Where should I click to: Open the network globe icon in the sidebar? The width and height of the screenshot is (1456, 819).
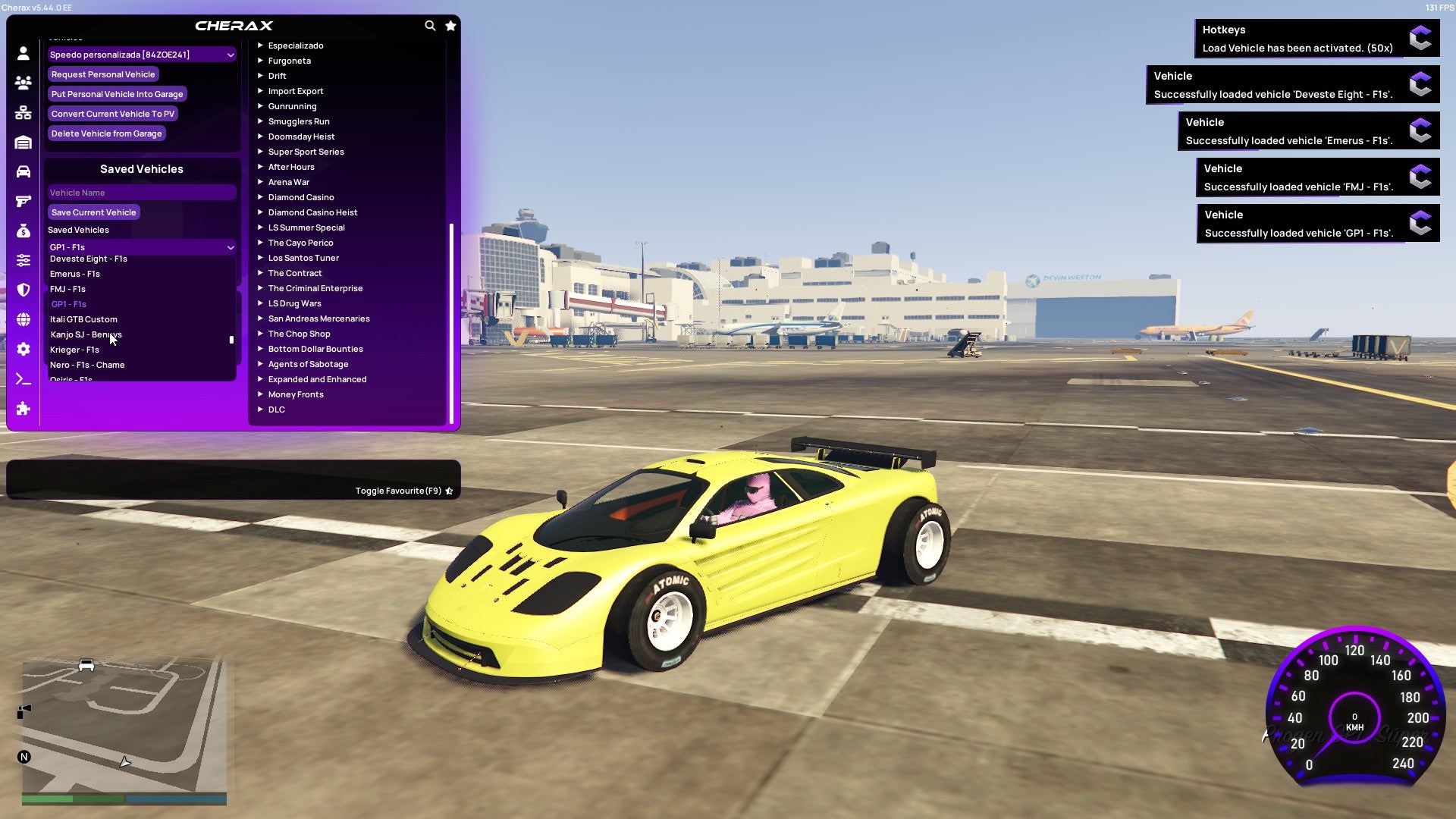click(23, 318)
